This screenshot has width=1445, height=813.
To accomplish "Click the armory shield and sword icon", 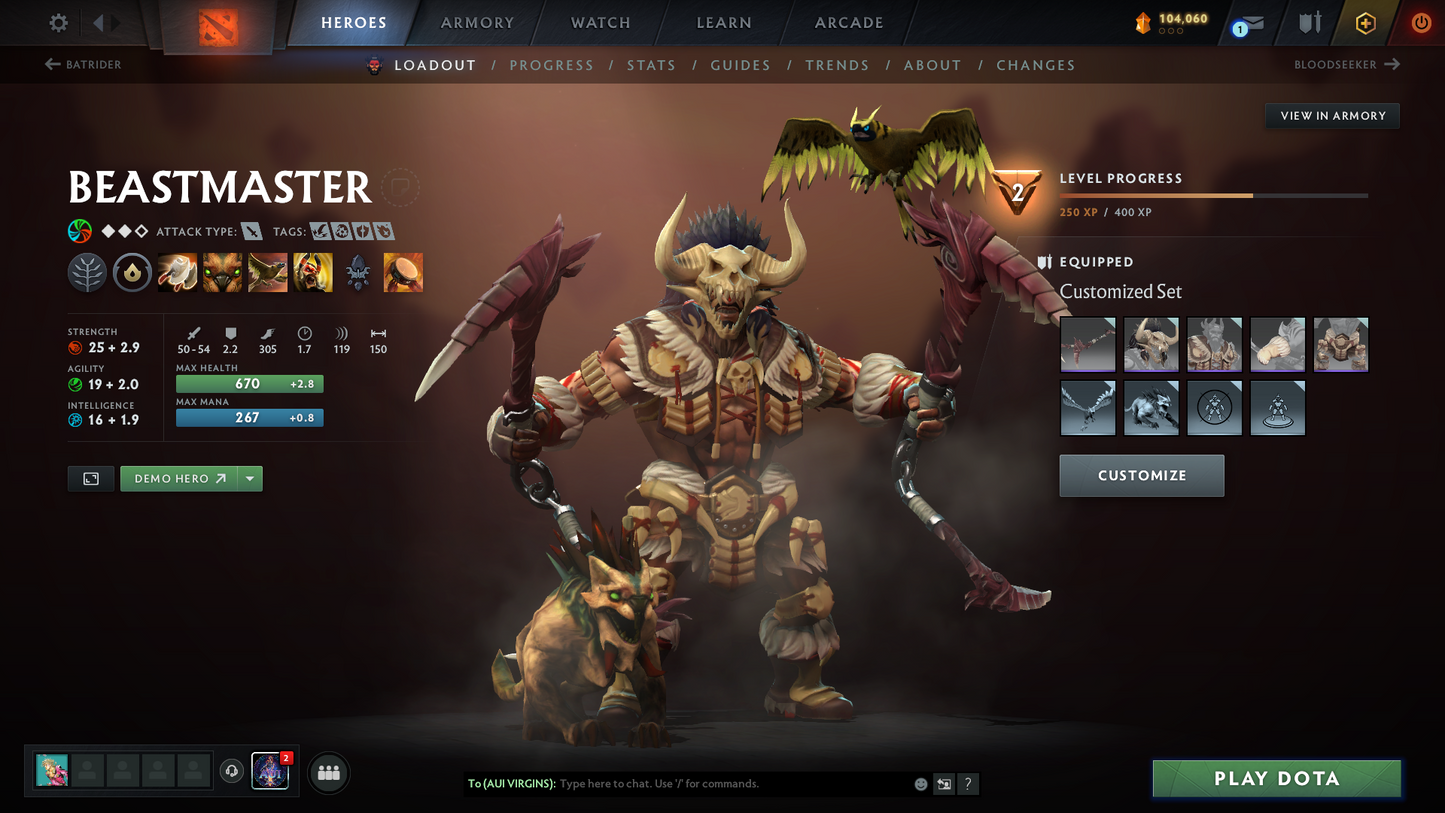I will [x=1310, y=22].
